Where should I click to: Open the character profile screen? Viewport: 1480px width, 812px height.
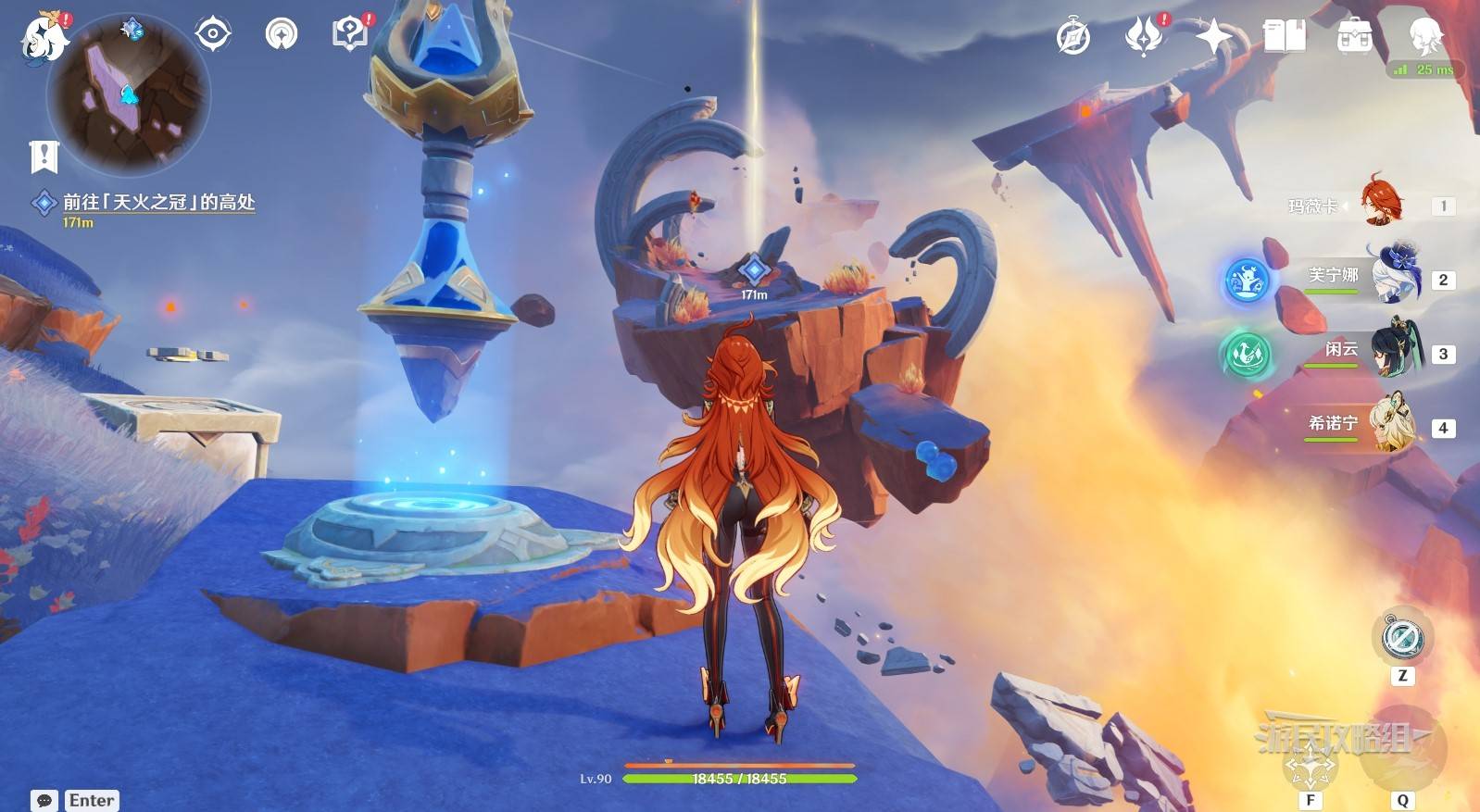[x=1424, y=37]
